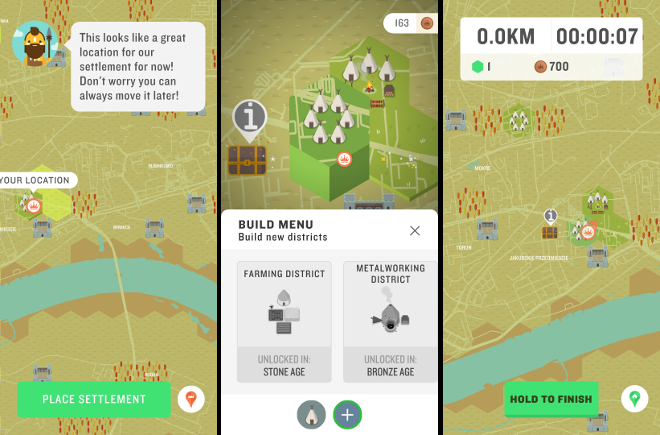The width and height of the screenshot is (660, 435).
Task: Select the tent icon at the build menu bottom
Action: [x=311, y=415]
